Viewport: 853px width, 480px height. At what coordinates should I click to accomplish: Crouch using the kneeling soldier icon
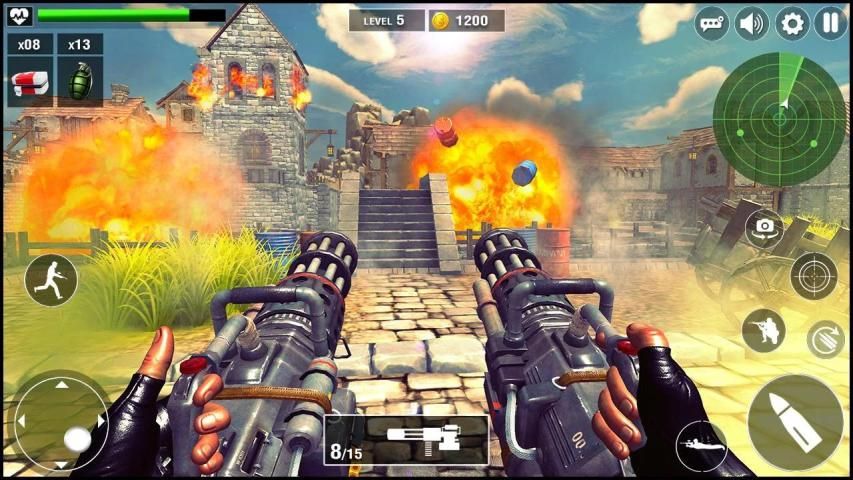pos(764,331)
